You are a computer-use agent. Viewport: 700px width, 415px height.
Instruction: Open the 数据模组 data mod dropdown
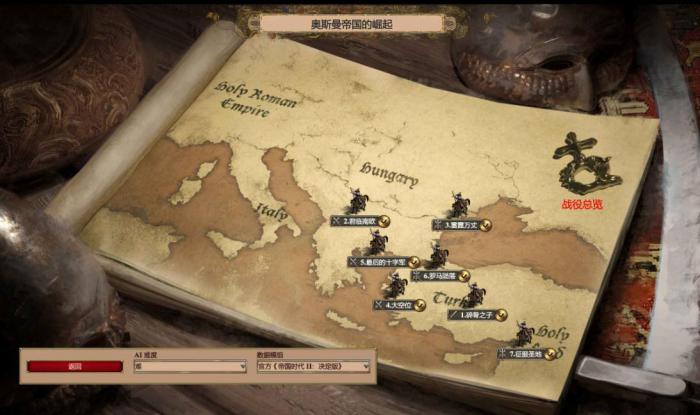[x=313, y=367]
